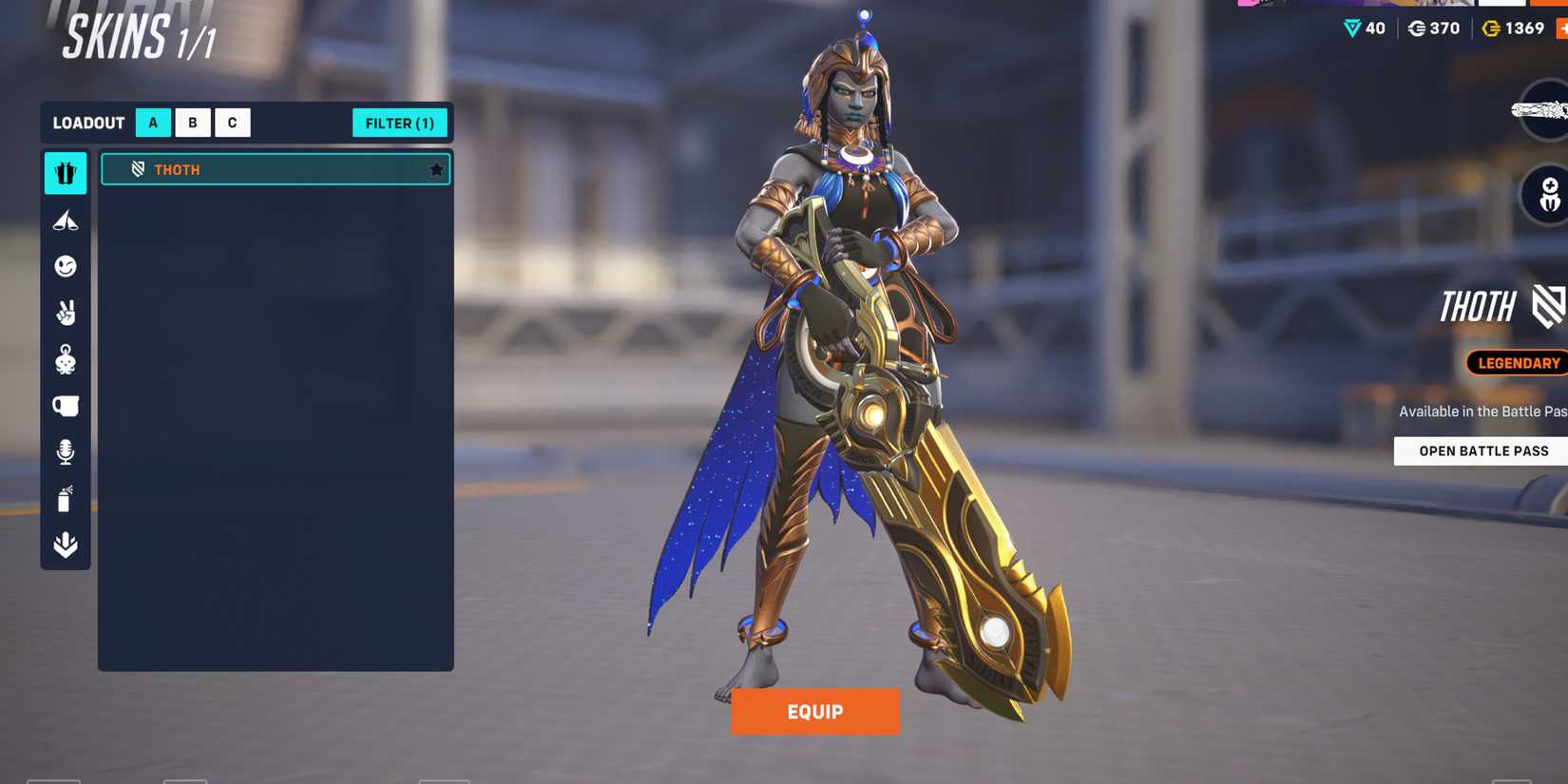Select the Skins category in the sidebar
This screenshot has height=784, width=1568.
[x=65, y=173]
